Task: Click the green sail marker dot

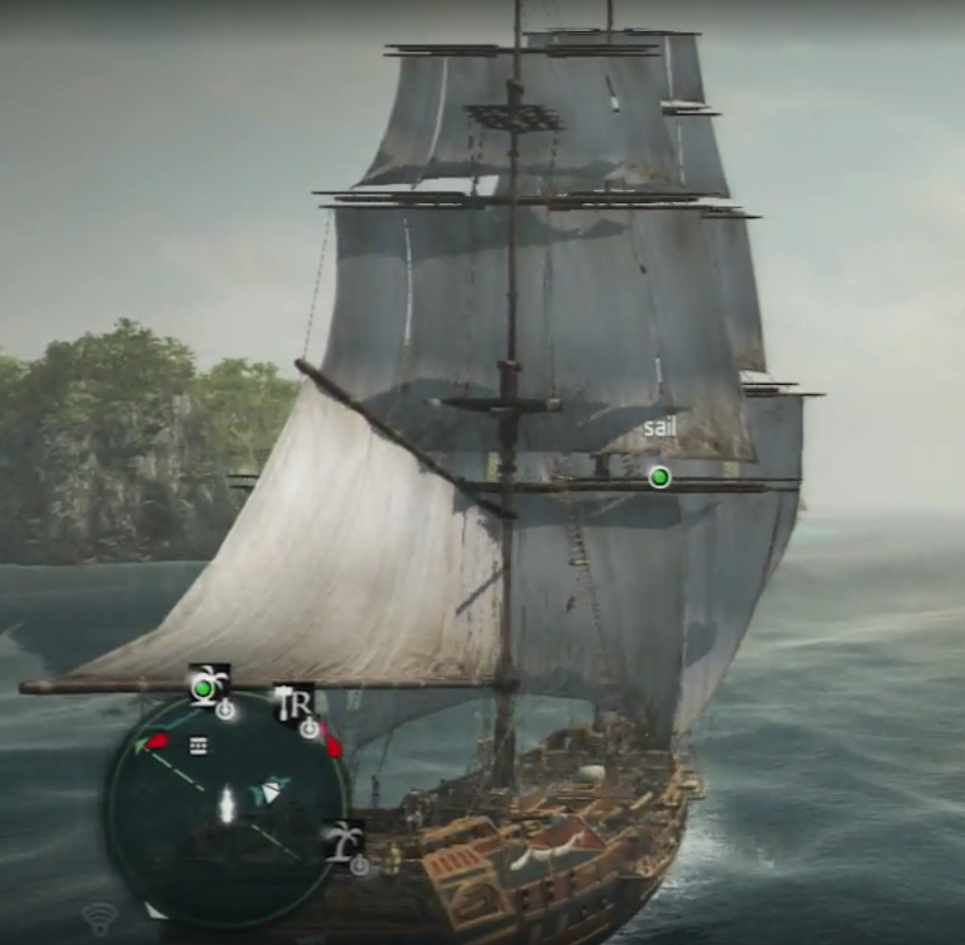Action: pyautogui.click(x=659, y=477)
